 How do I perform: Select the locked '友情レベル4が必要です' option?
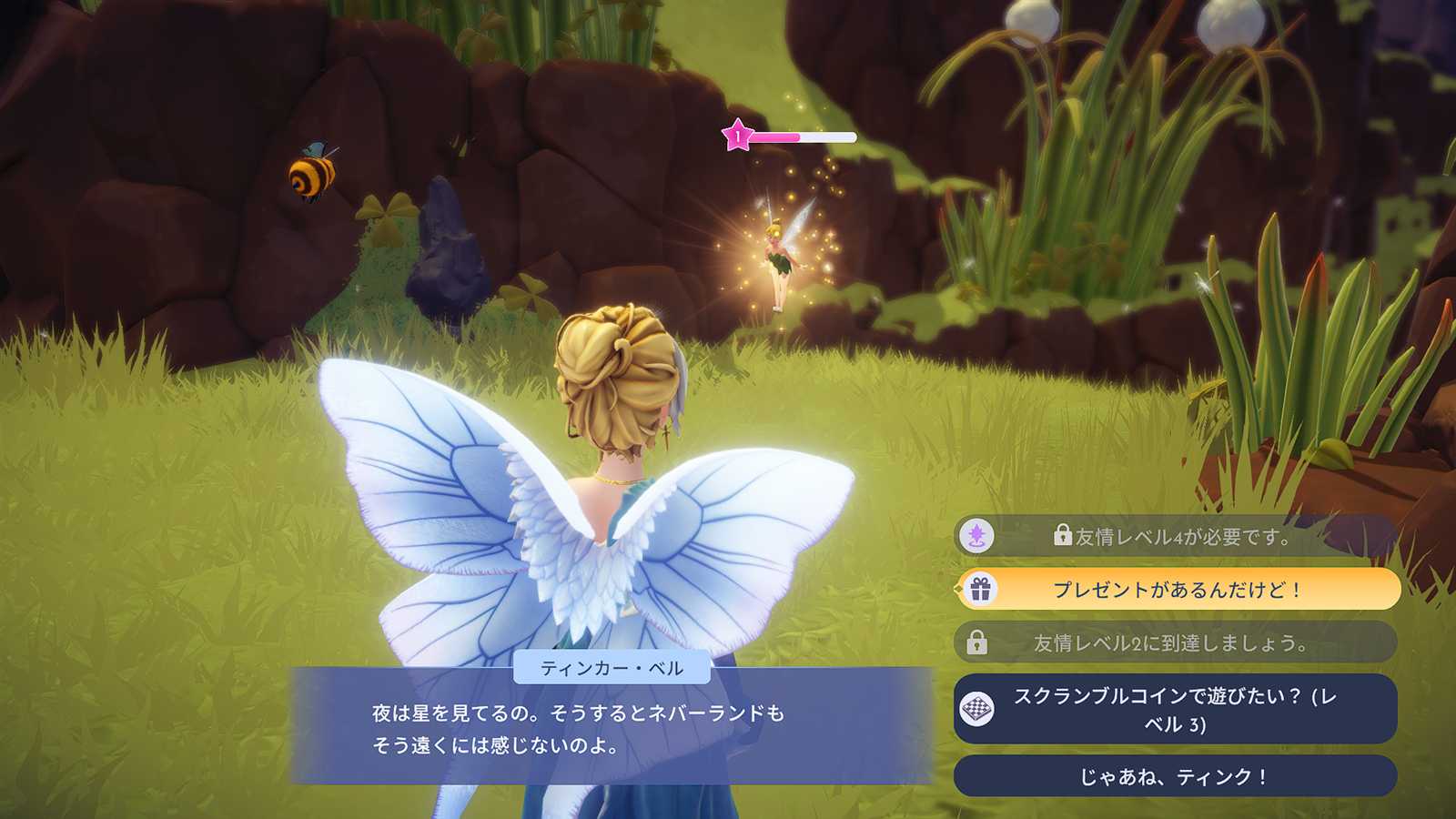(x=1177, y=536)
